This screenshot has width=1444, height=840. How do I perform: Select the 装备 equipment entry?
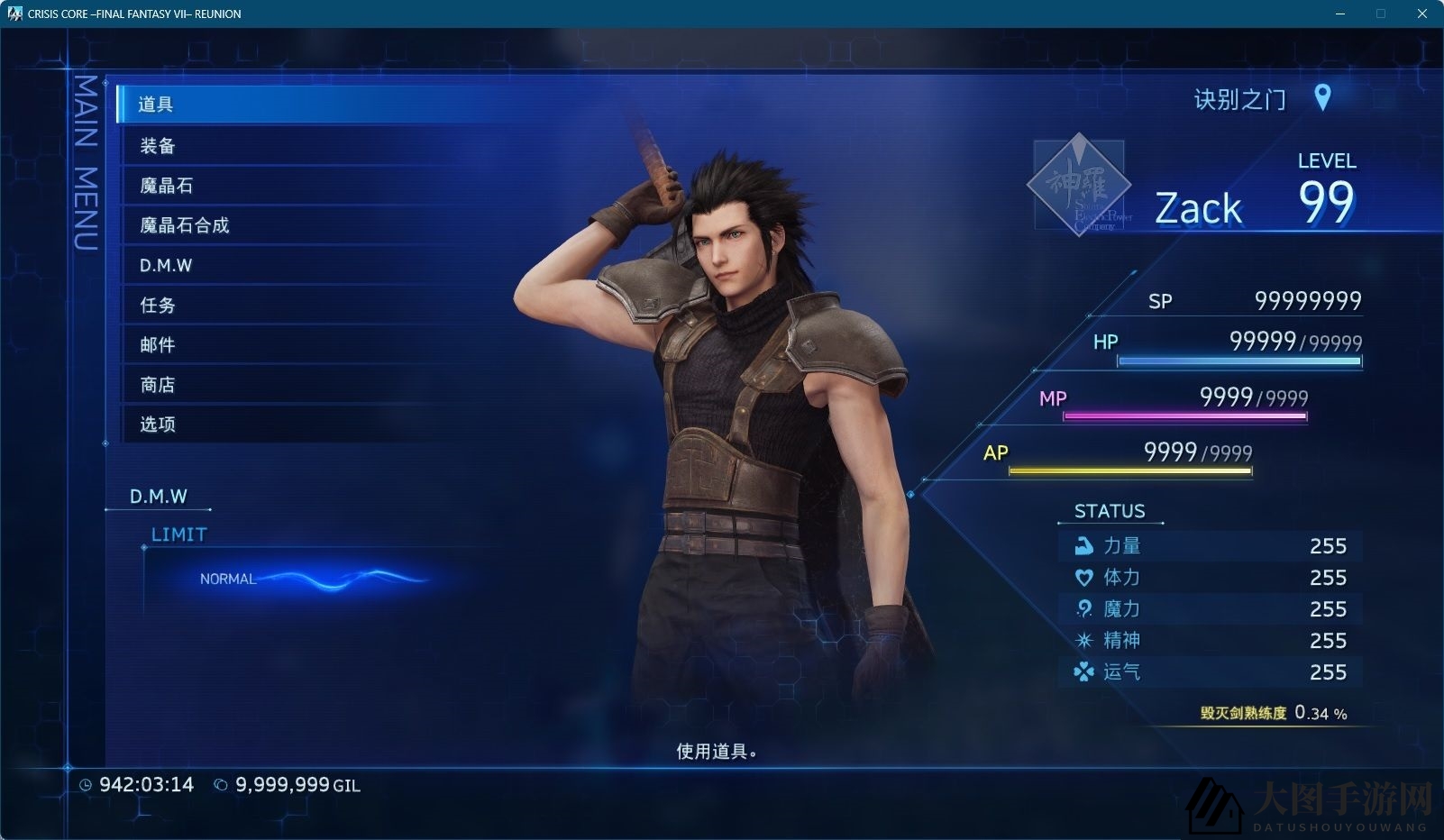pos(158,146)
